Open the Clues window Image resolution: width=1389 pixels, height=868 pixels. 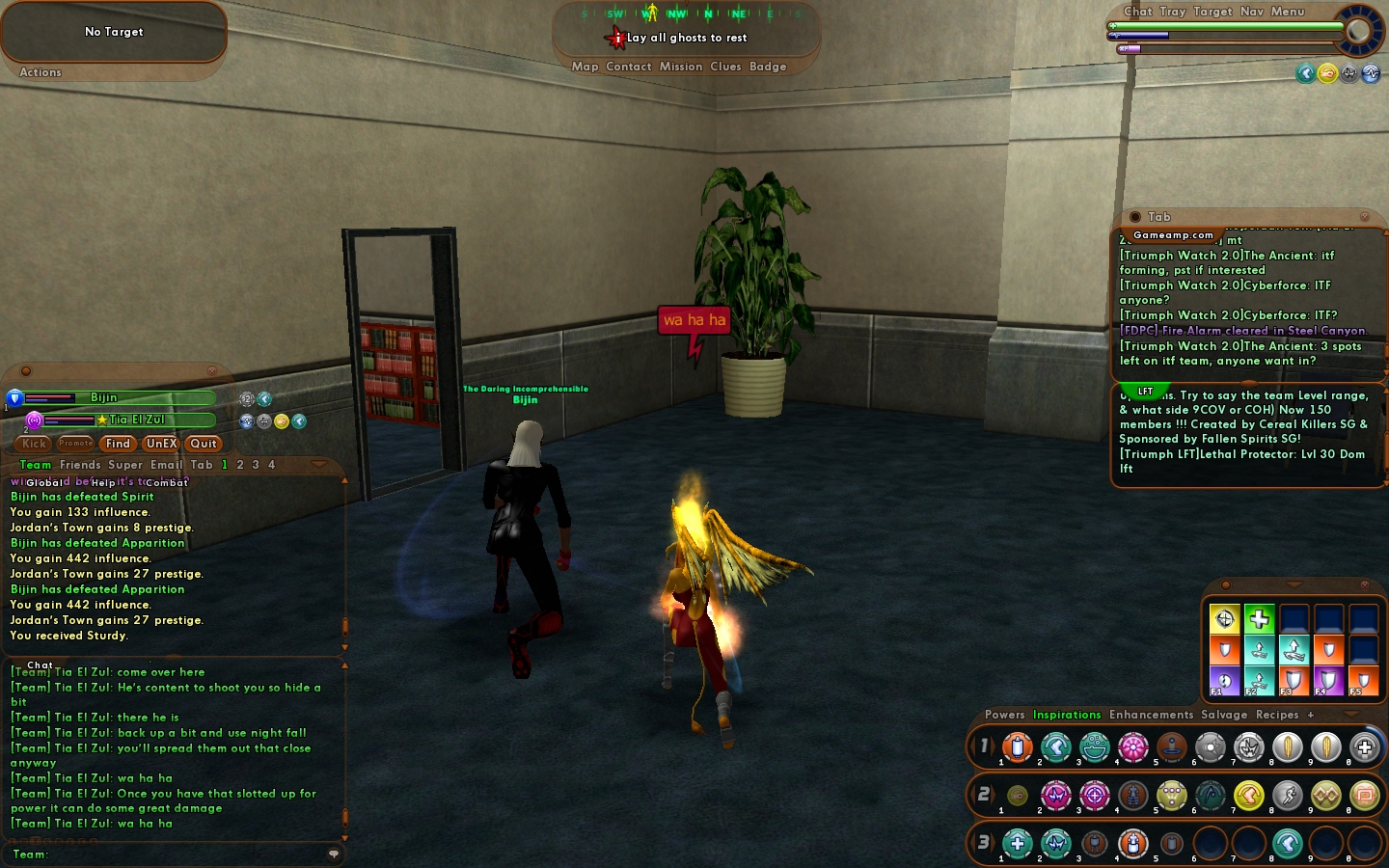(725, 67)
